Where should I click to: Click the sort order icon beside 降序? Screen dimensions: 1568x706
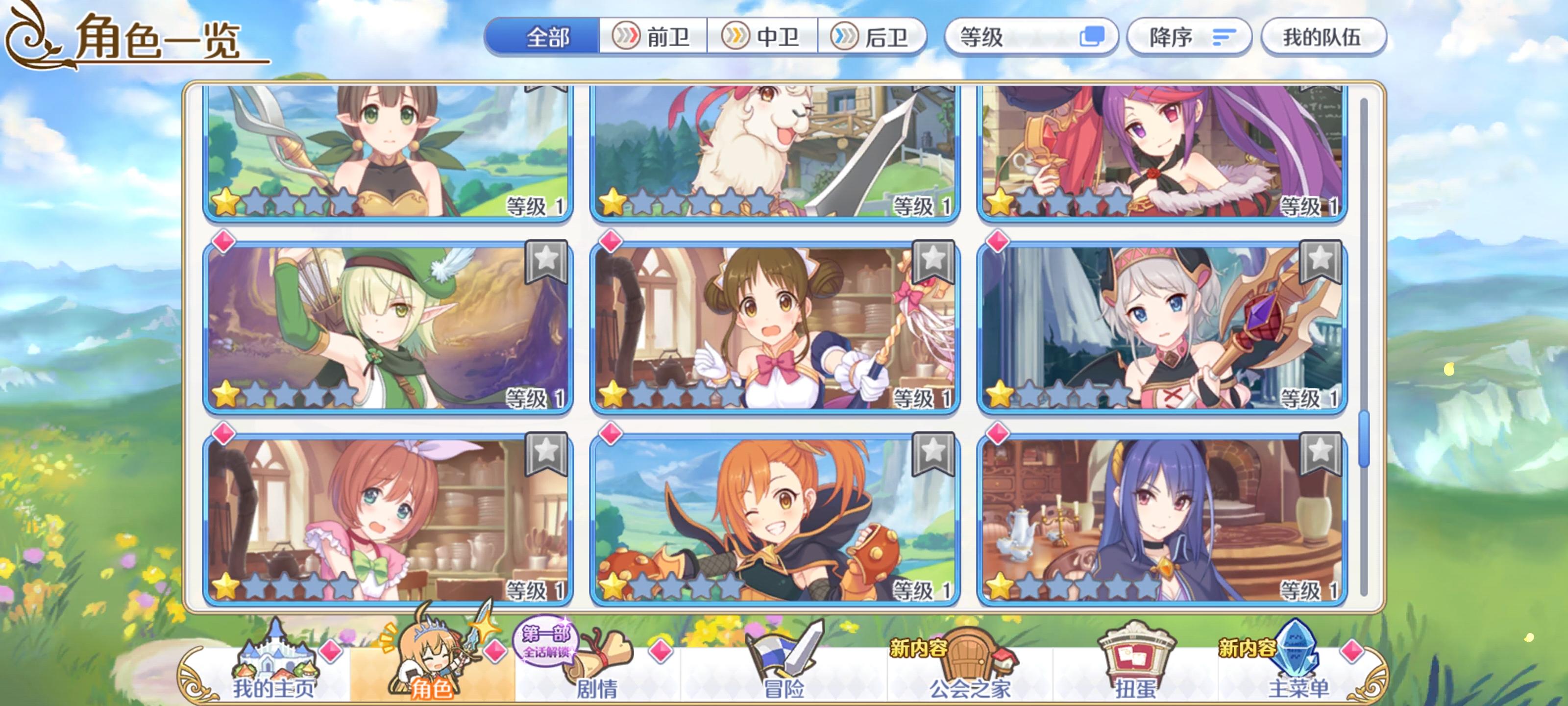[x=1225, y=38]
